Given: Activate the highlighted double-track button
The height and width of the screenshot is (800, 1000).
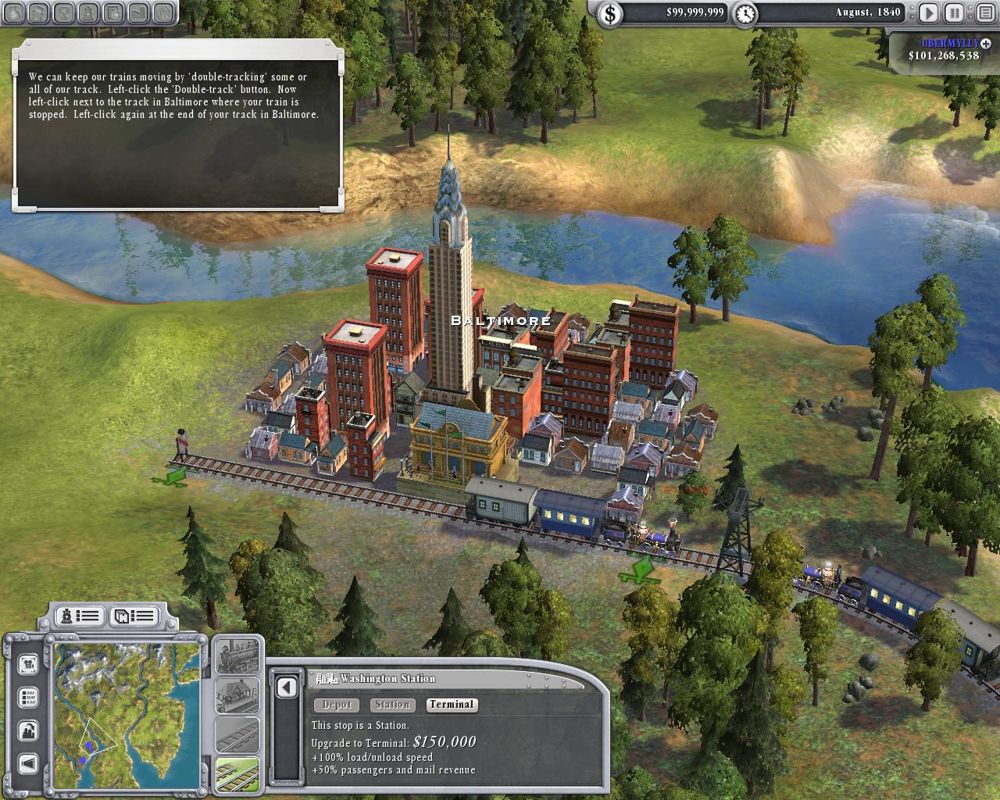Looking at the screenshot, I should (x=237, y=773).
